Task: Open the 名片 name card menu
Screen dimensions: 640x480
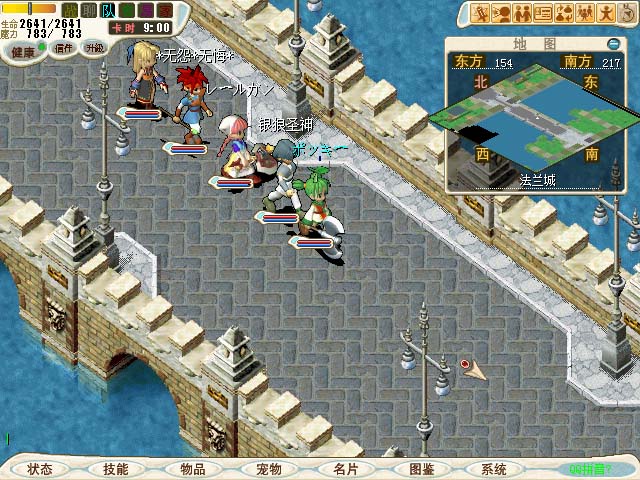Action: pos(345,468)
